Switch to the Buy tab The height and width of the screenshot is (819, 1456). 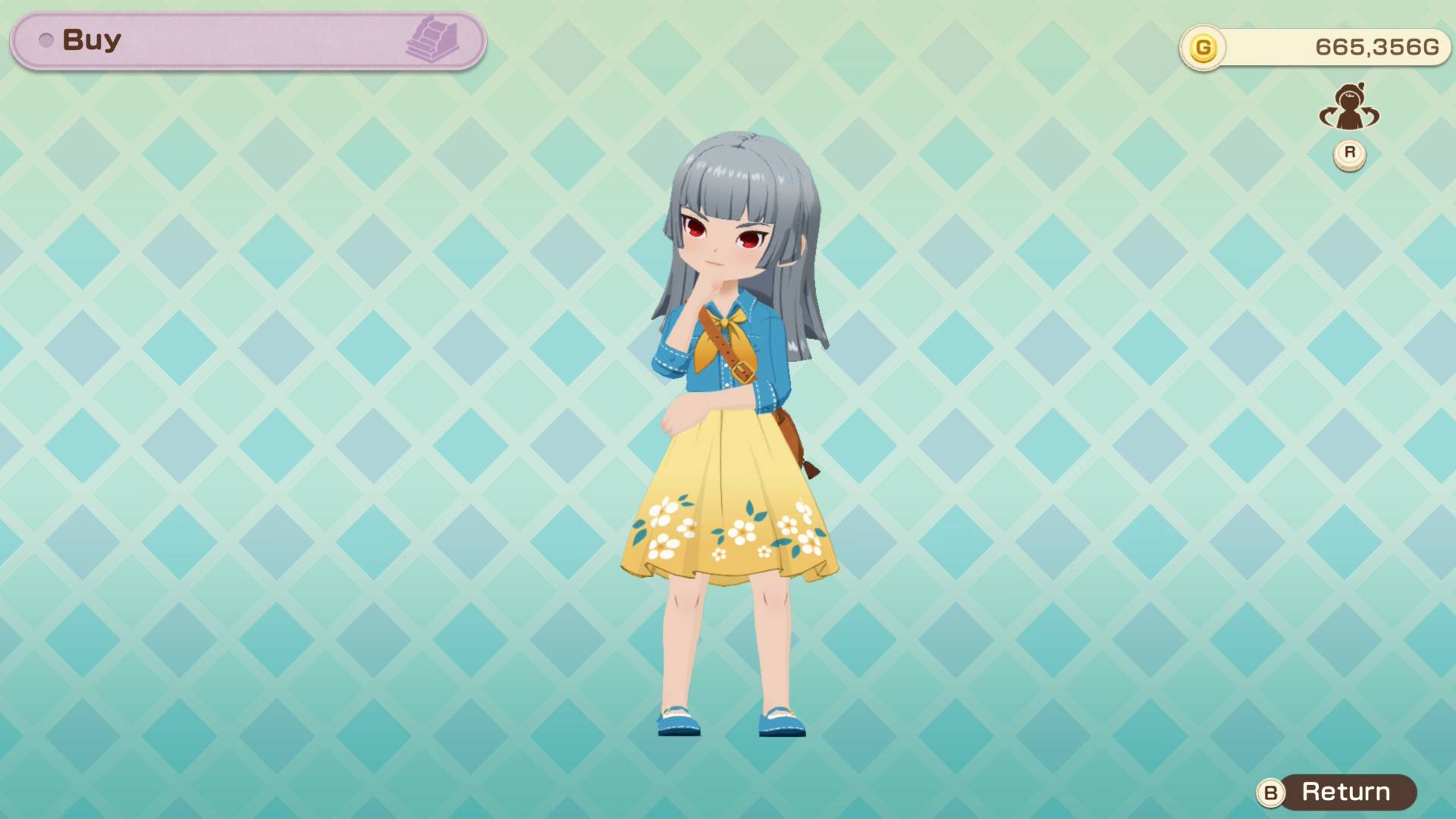click(91, 39)
